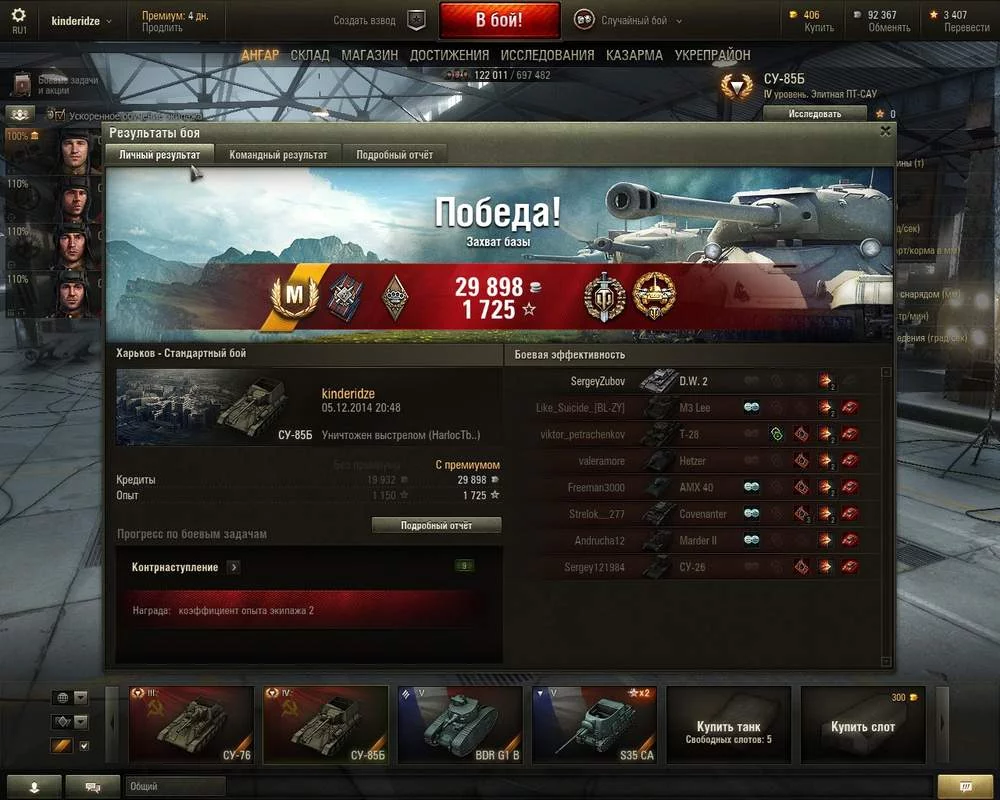This screenshot has width=1000, height=800.
Task: Visit the КАЗАРМА menu
Action: [x=634, y=55]
